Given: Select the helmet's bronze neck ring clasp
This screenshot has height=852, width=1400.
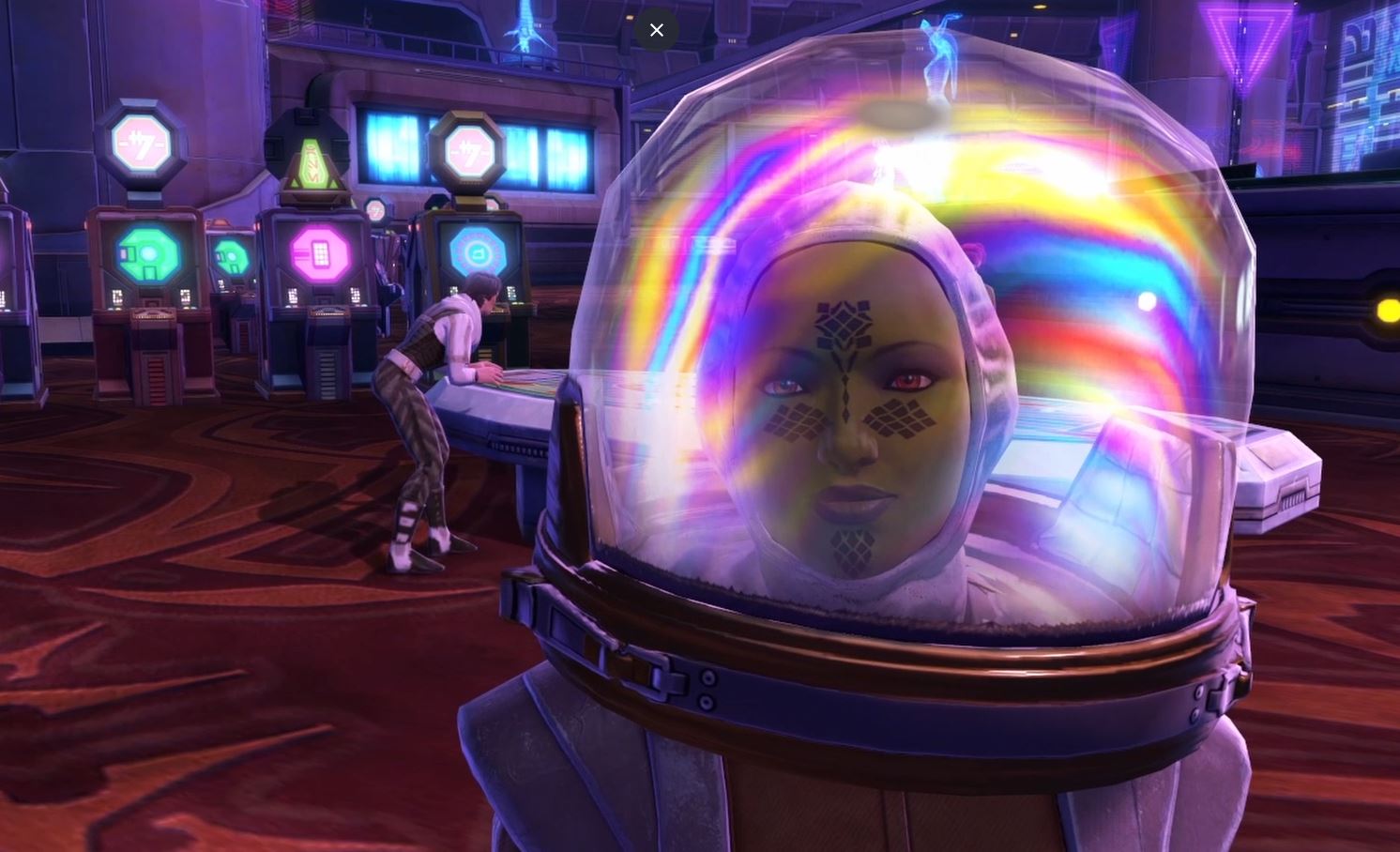Looking at the screenshot, I should pyautogui.click(x=657, y=676).
